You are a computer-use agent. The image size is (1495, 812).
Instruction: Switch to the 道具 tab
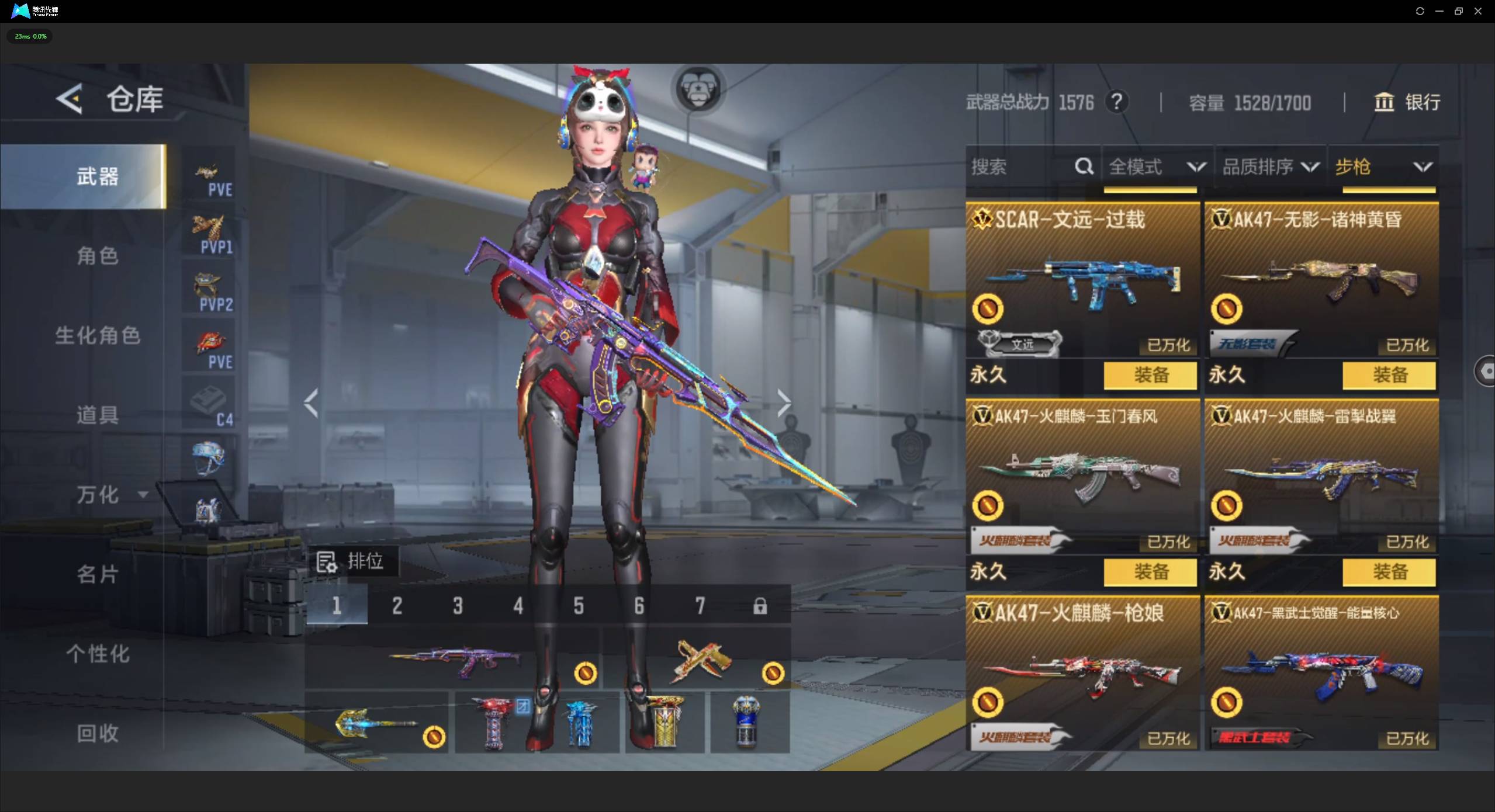[98, 415]
